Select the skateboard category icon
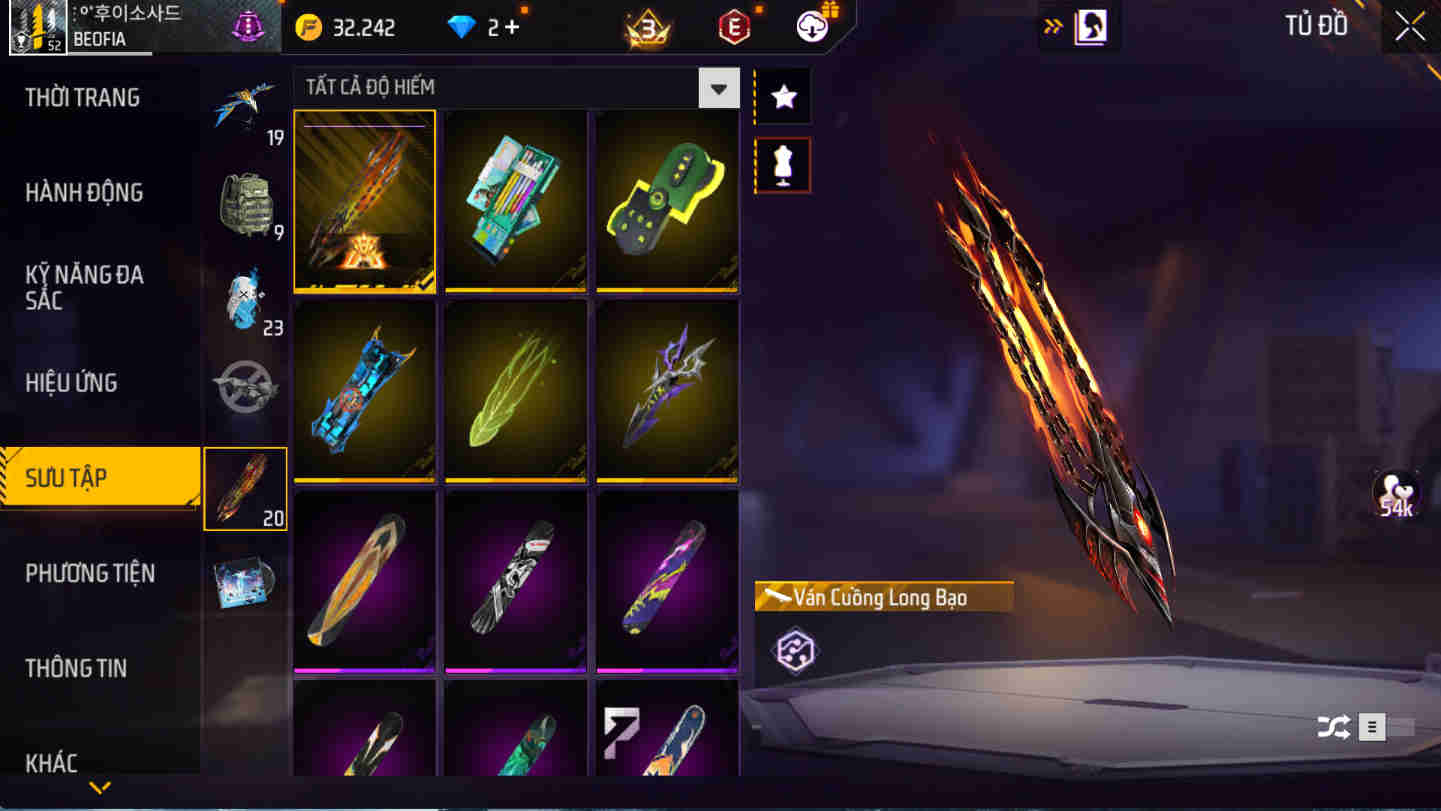This screenshot has width=1441, height=811. [246, 488]
